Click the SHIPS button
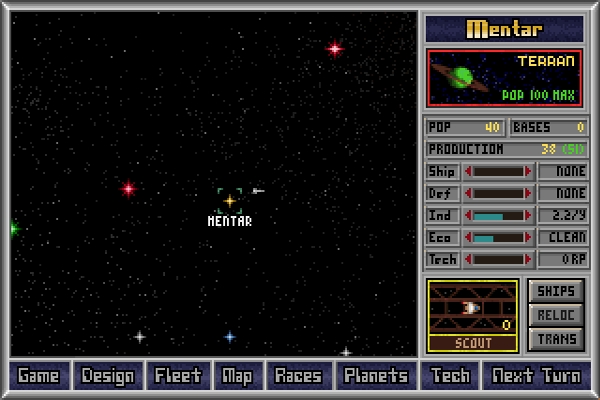 [556, 291]
